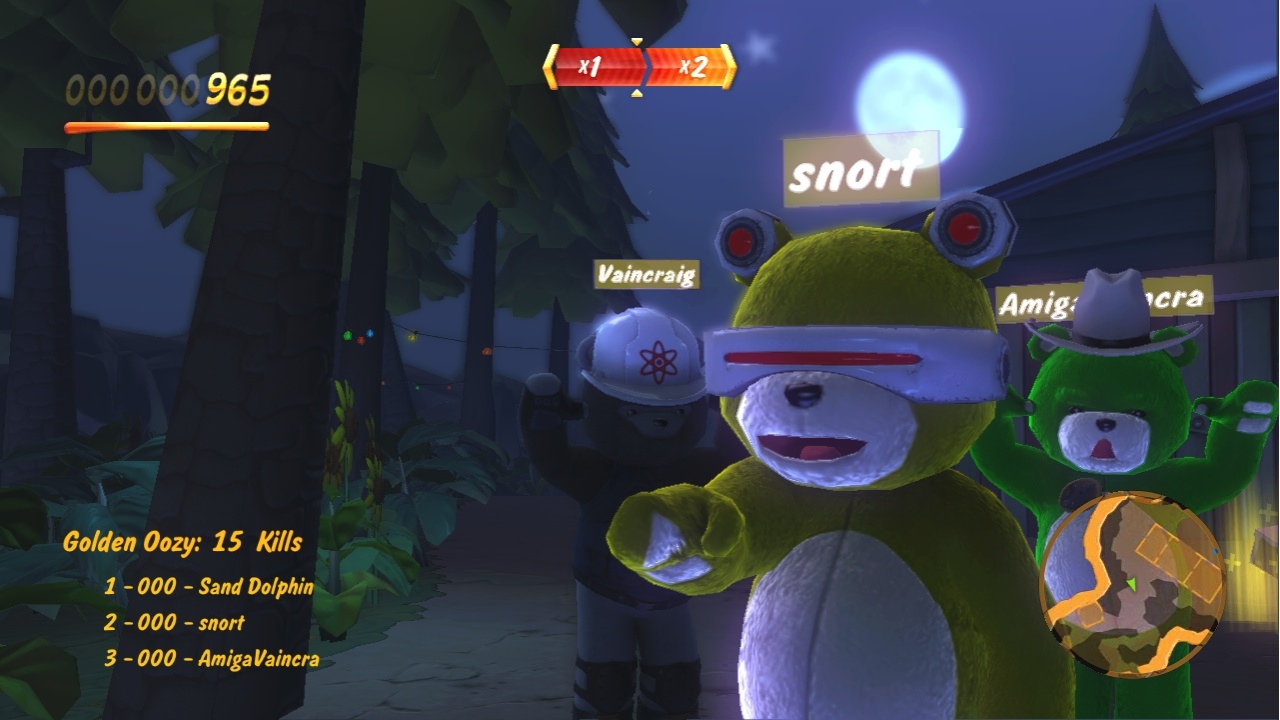The height and width of the screenshot is (720, 1280).
Task: Expand the top triangle marker on the multiplier bar
Action: [x=637, y=41]
